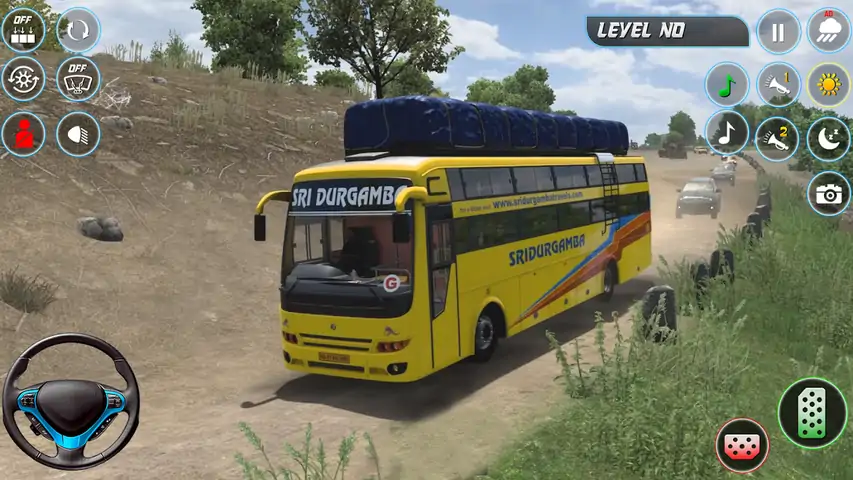Tap the green accelerator pedal
853x480 pixels.
tap(812, 412)
